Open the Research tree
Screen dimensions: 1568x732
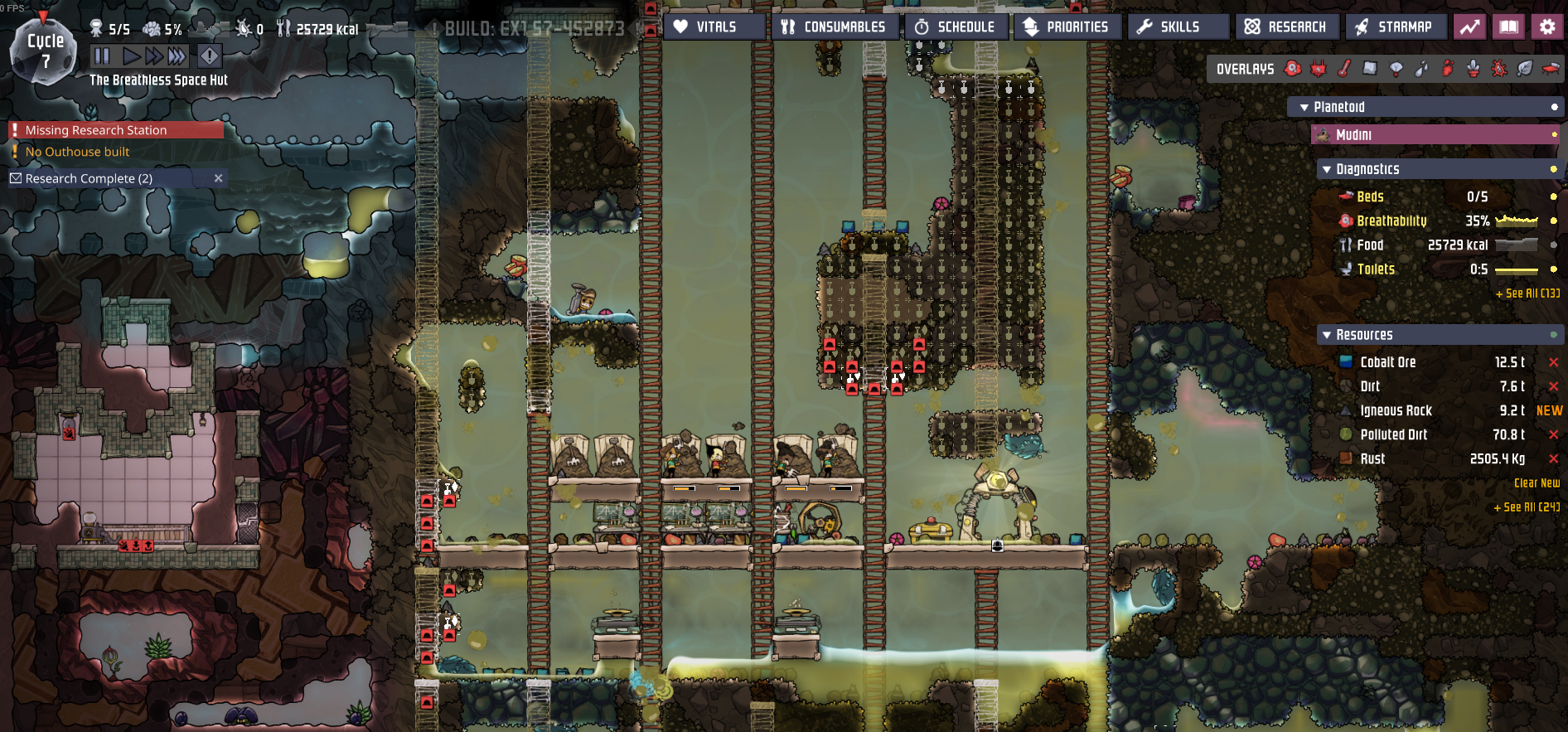coord(1287,27)
